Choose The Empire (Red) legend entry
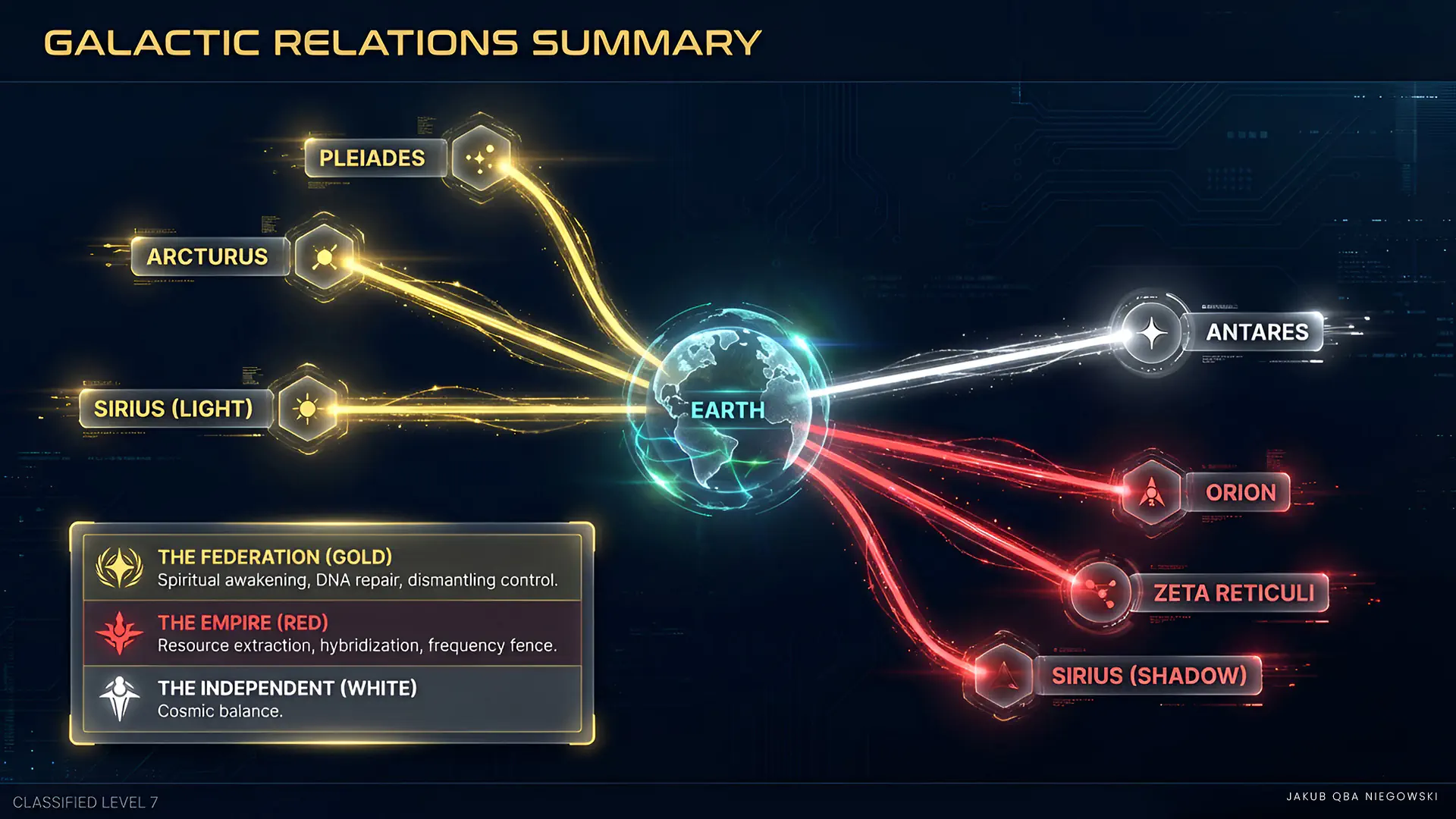 tap(332, 633)
